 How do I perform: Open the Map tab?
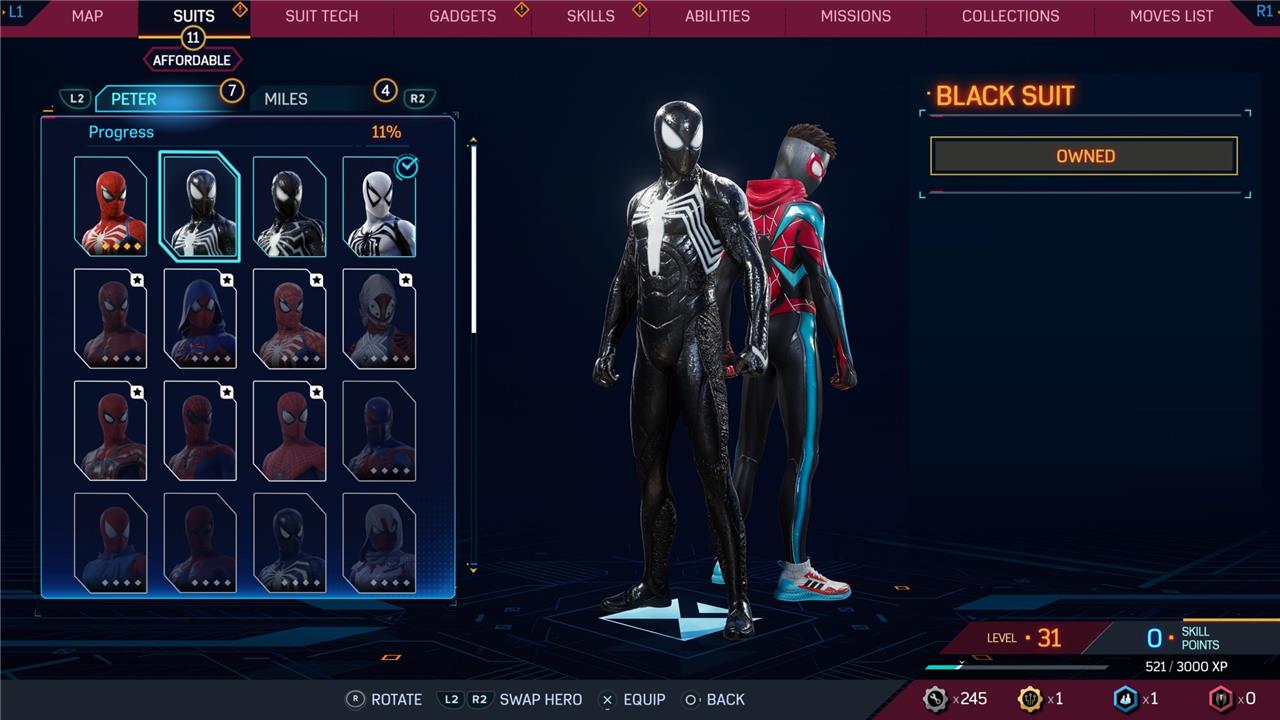tap(87, 16)
